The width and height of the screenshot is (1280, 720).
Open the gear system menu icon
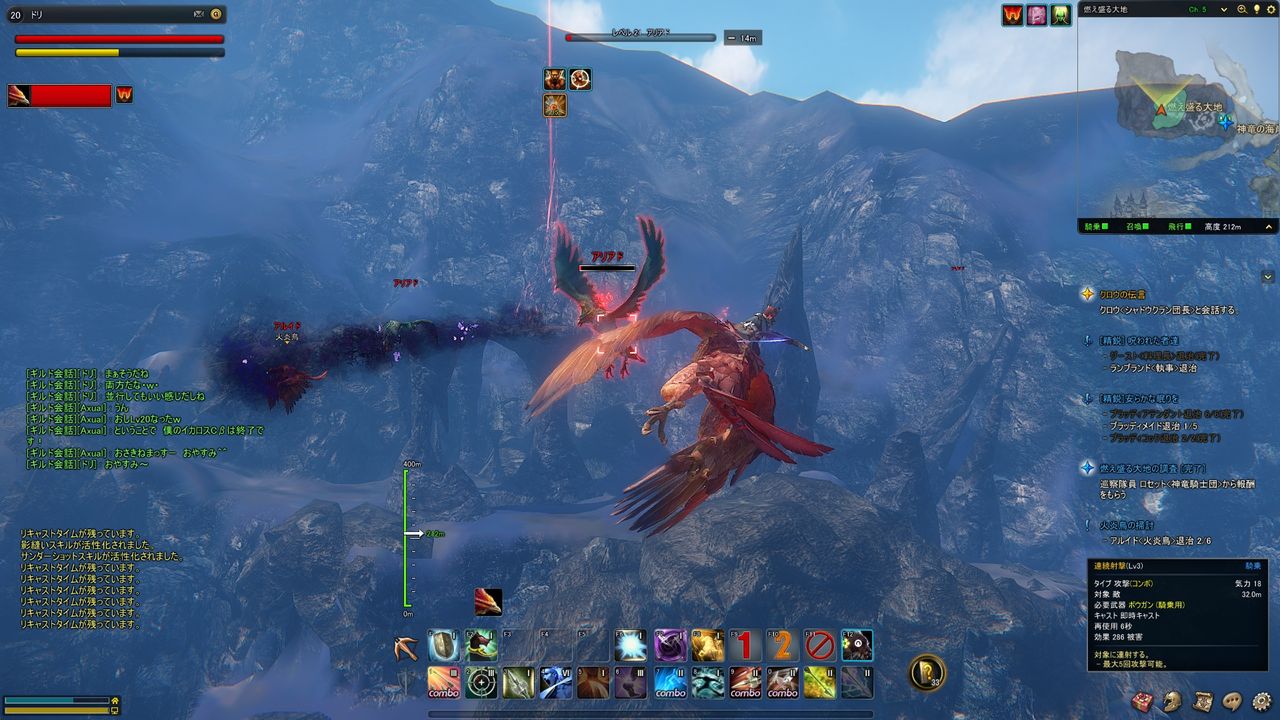click(x=1262, y=701)
